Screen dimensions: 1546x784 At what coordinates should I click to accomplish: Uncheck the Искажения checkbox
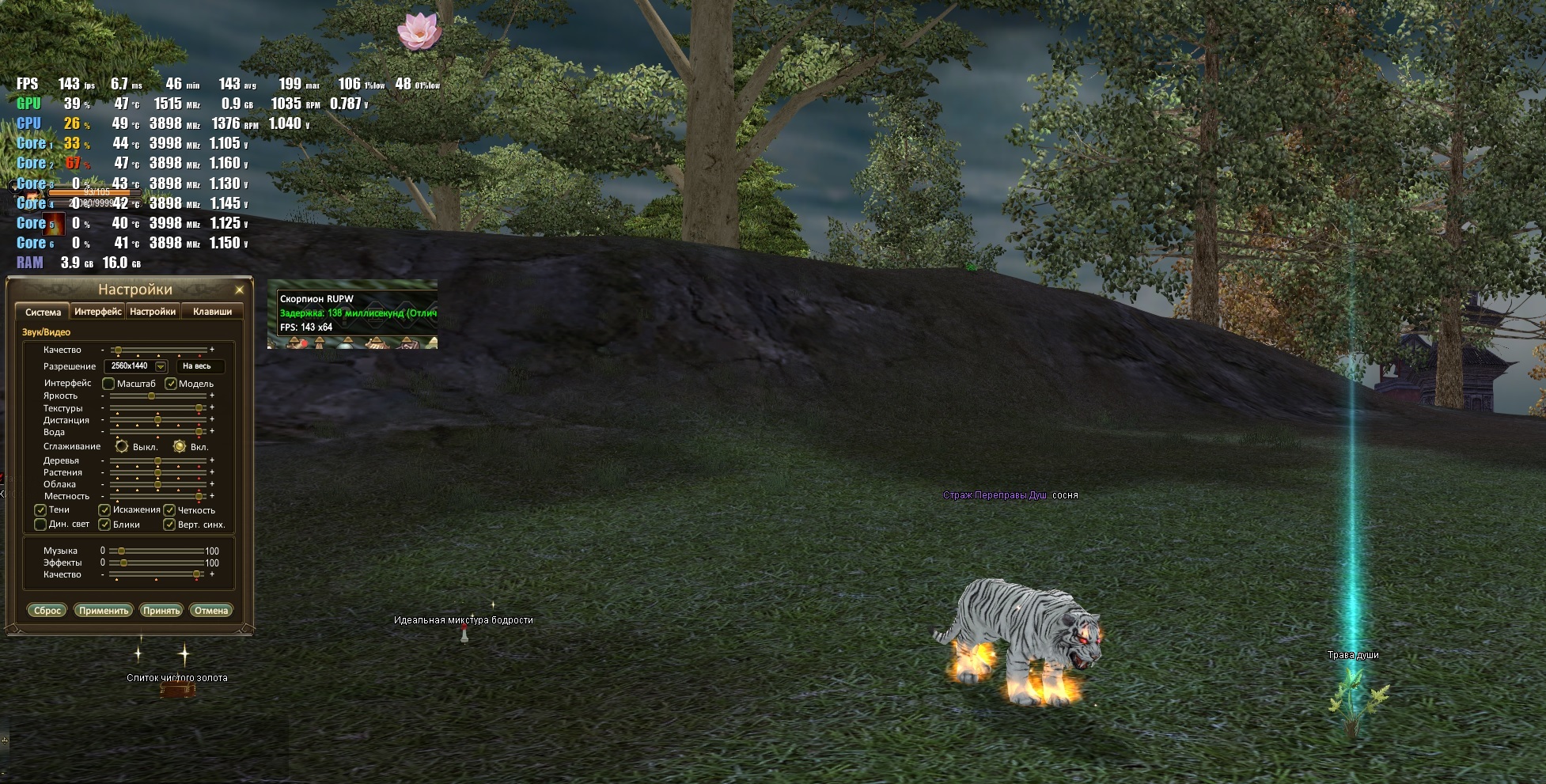(104, 510)
